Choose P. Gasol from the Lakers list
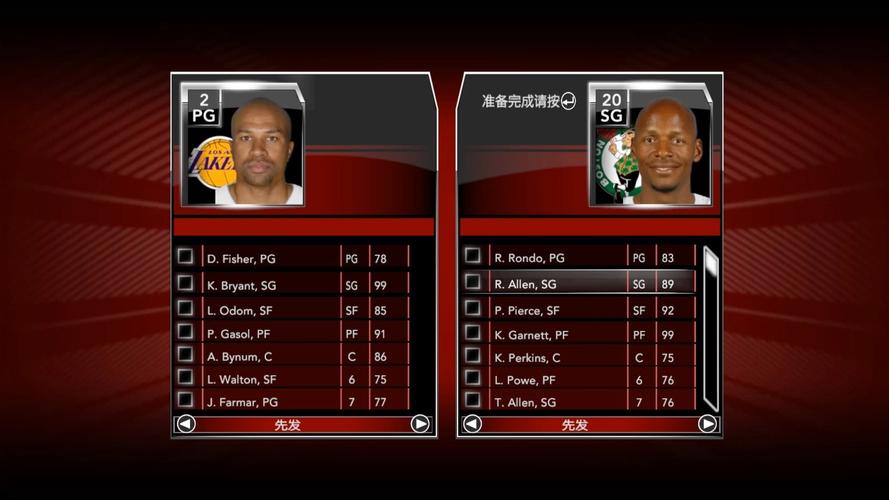Image resolution: width=889 pixels, height=500 pixels. (x=270, y=333)
